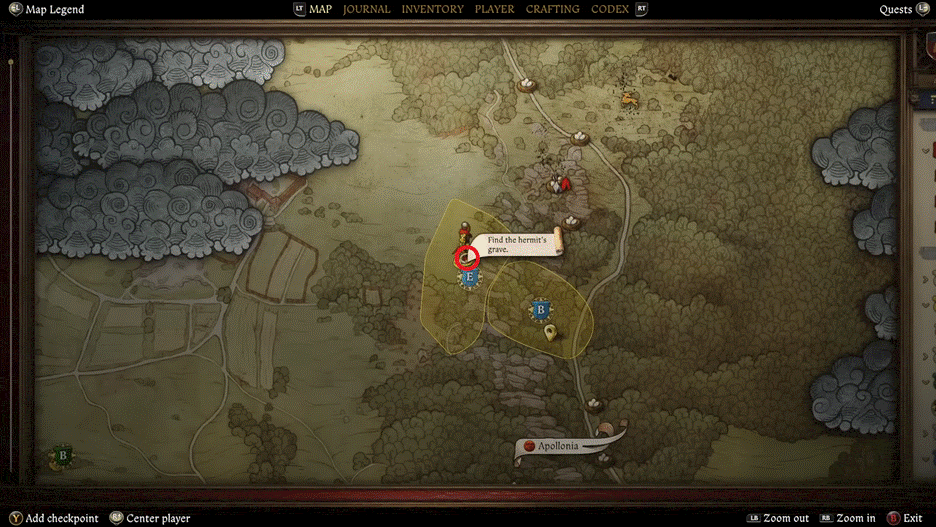Click the "Find the hermit's grave" objective scroll
The image size is (936, 527).
(x=517, y=244)
